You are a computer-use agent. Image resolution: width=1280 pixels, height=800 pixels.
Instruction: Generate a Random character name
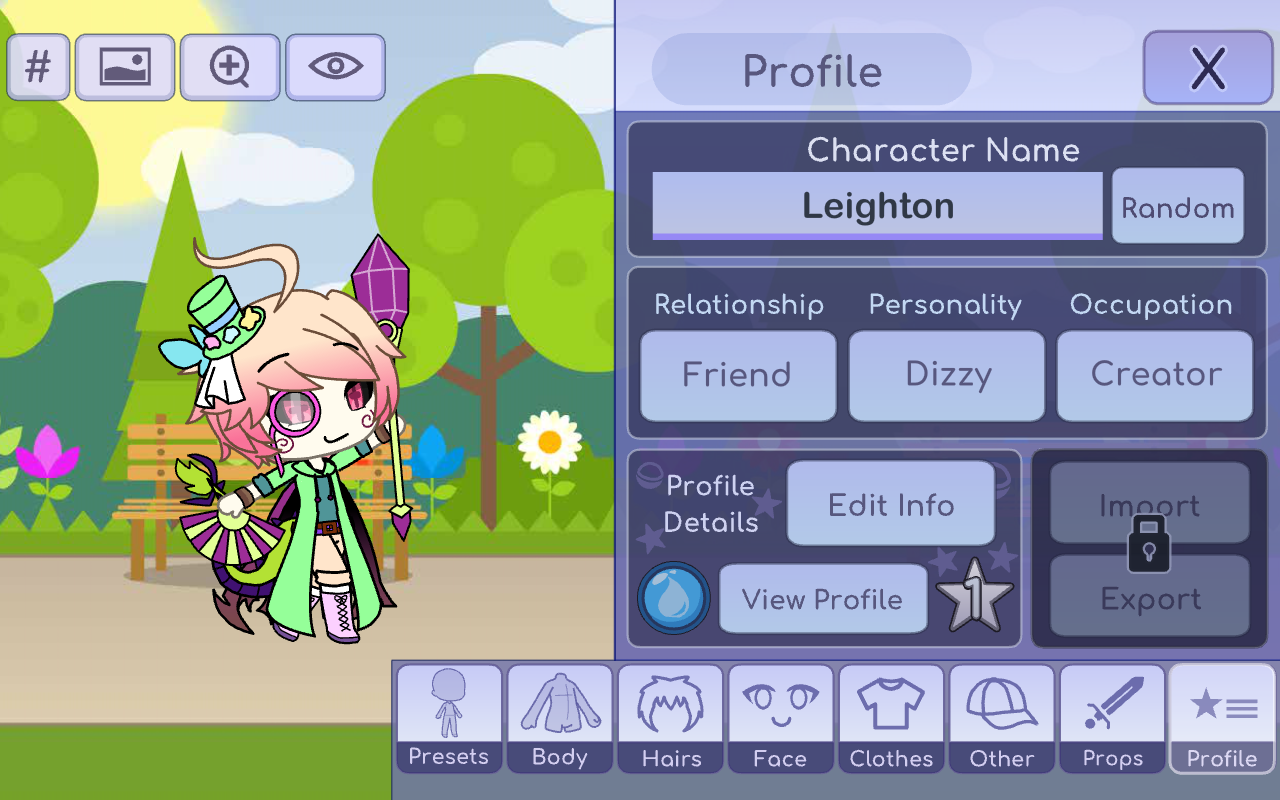coord(1177,207)
